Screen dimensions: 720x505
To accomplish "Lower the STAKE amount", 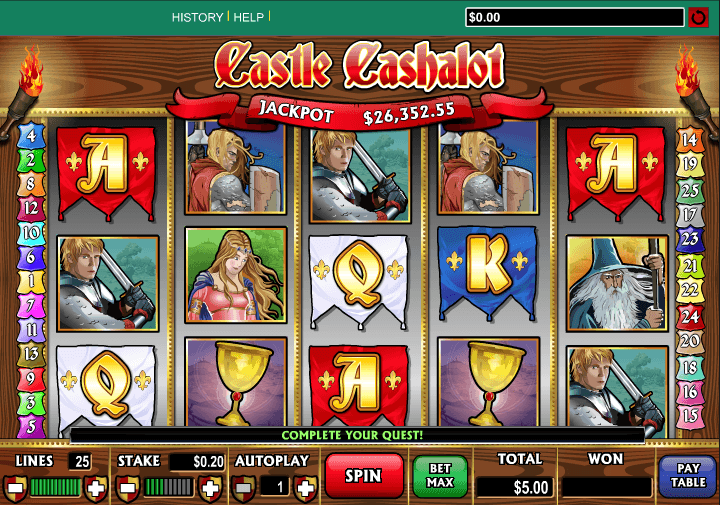I will (128, 488).
